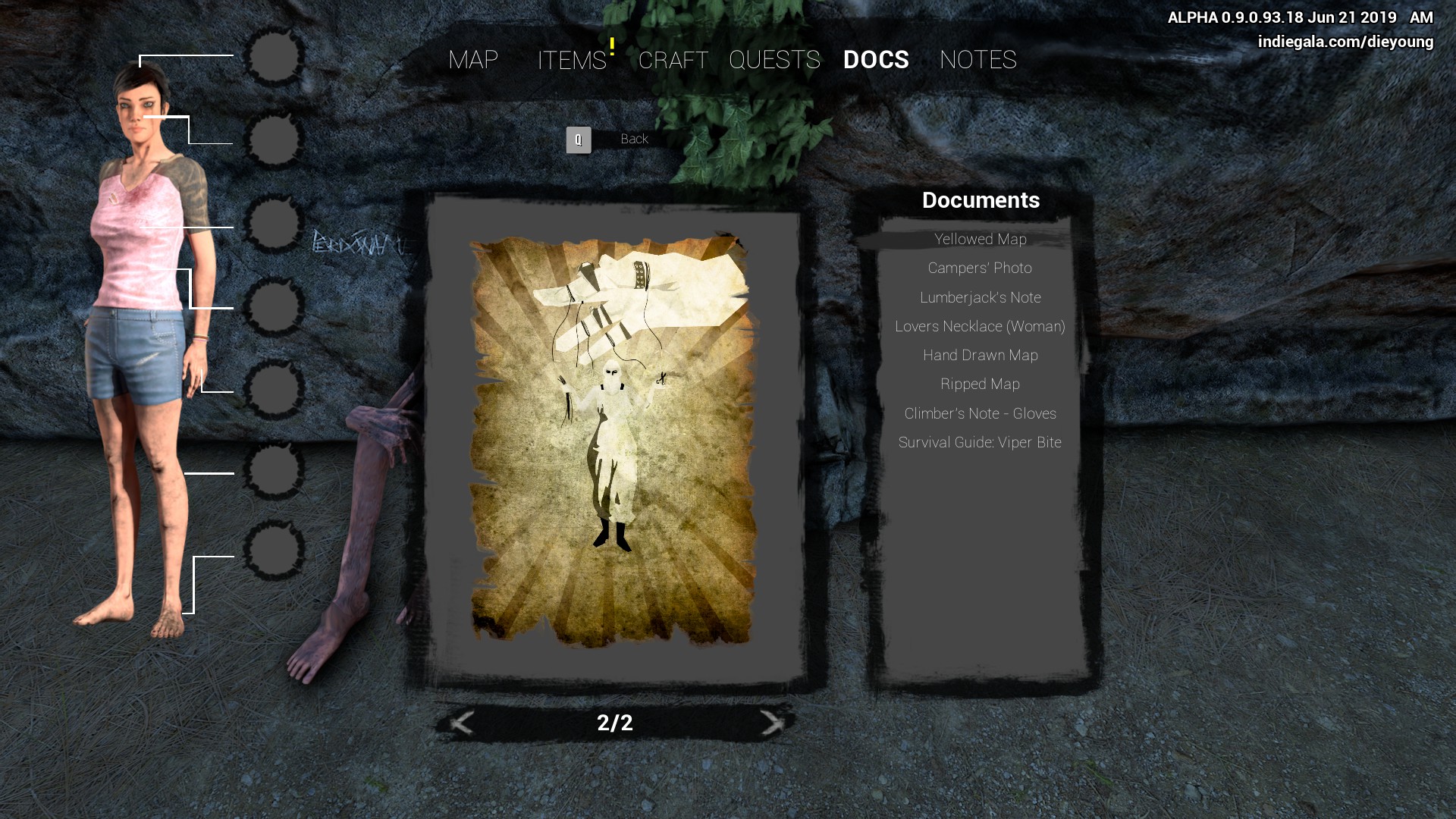Select the Yellowed Map document
Viewport: 1456px width, 819px height.
point(980,240)
